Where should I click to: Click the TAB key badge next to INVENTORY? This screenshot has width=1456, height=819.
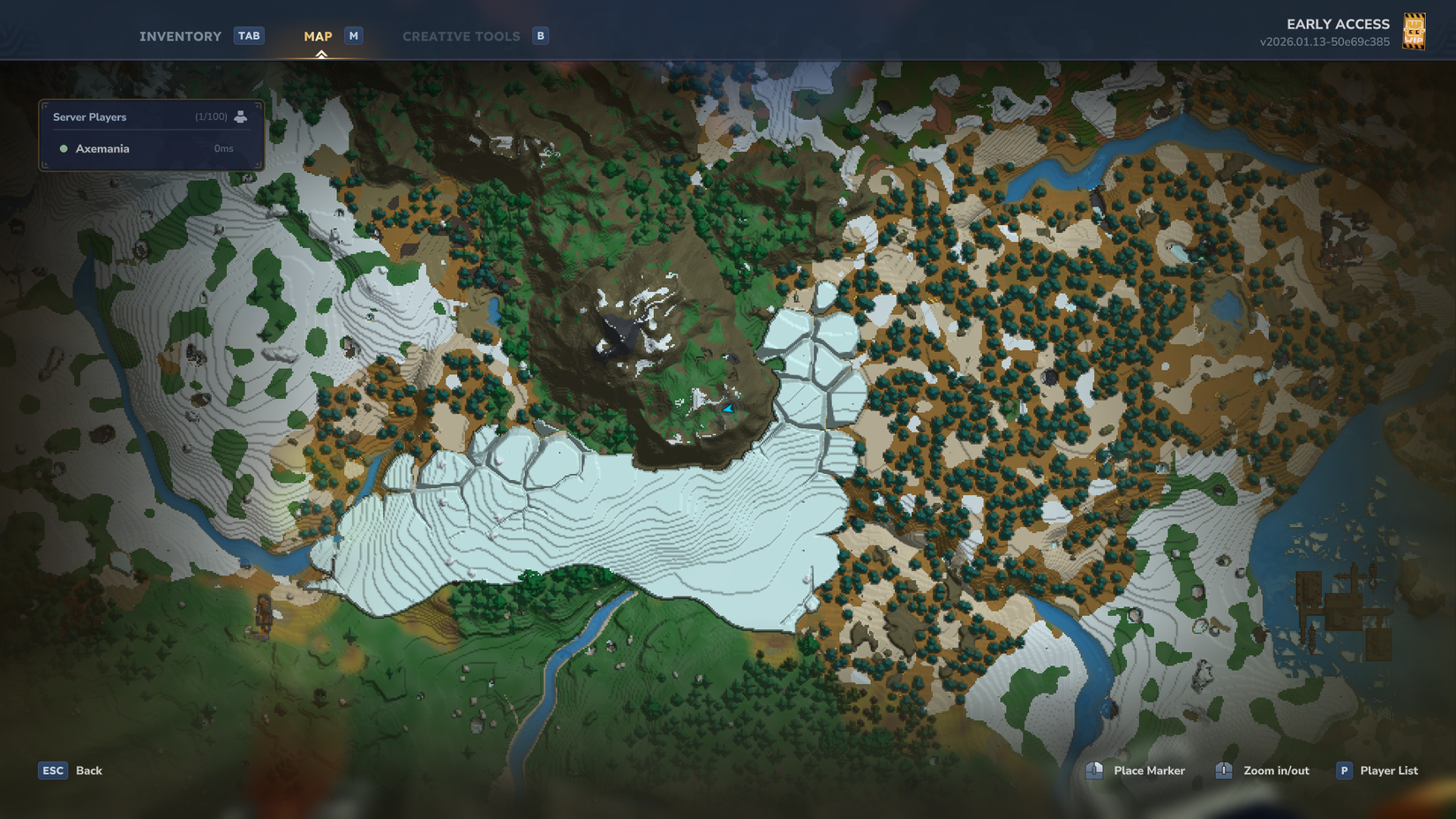point(250,35)
